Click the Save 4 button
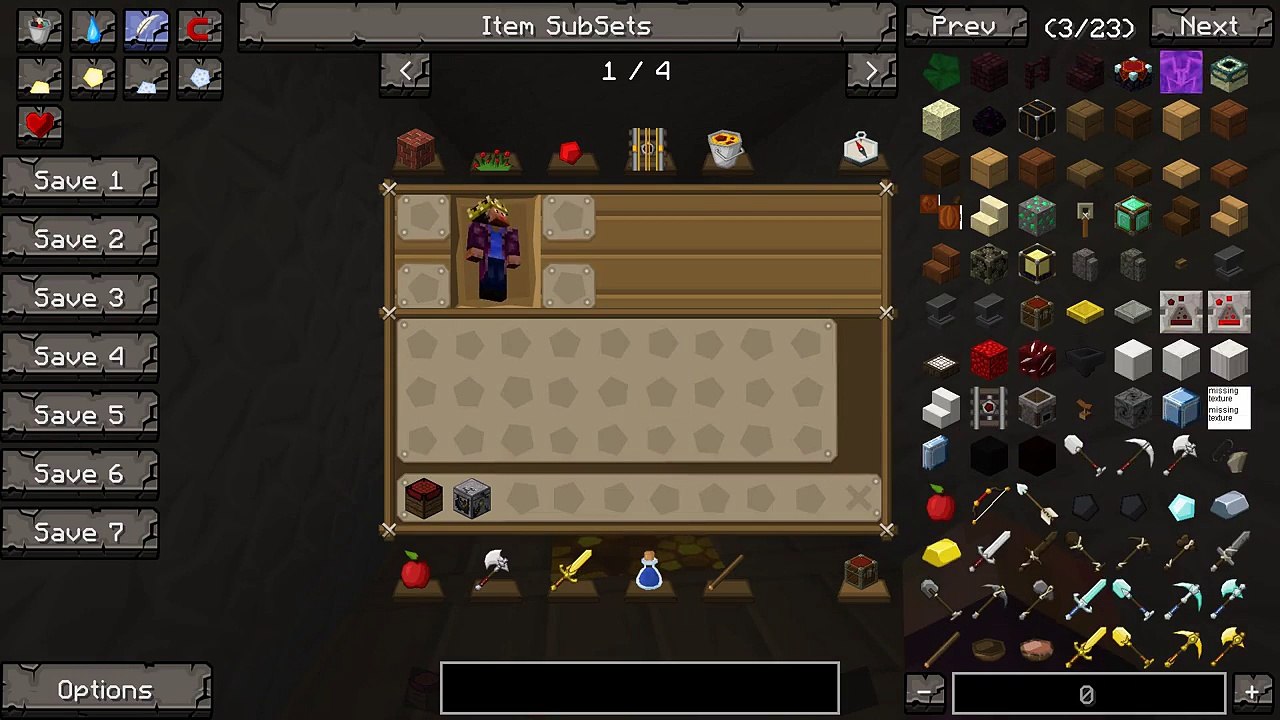1280x720 pixels. (x=79, y=357)
